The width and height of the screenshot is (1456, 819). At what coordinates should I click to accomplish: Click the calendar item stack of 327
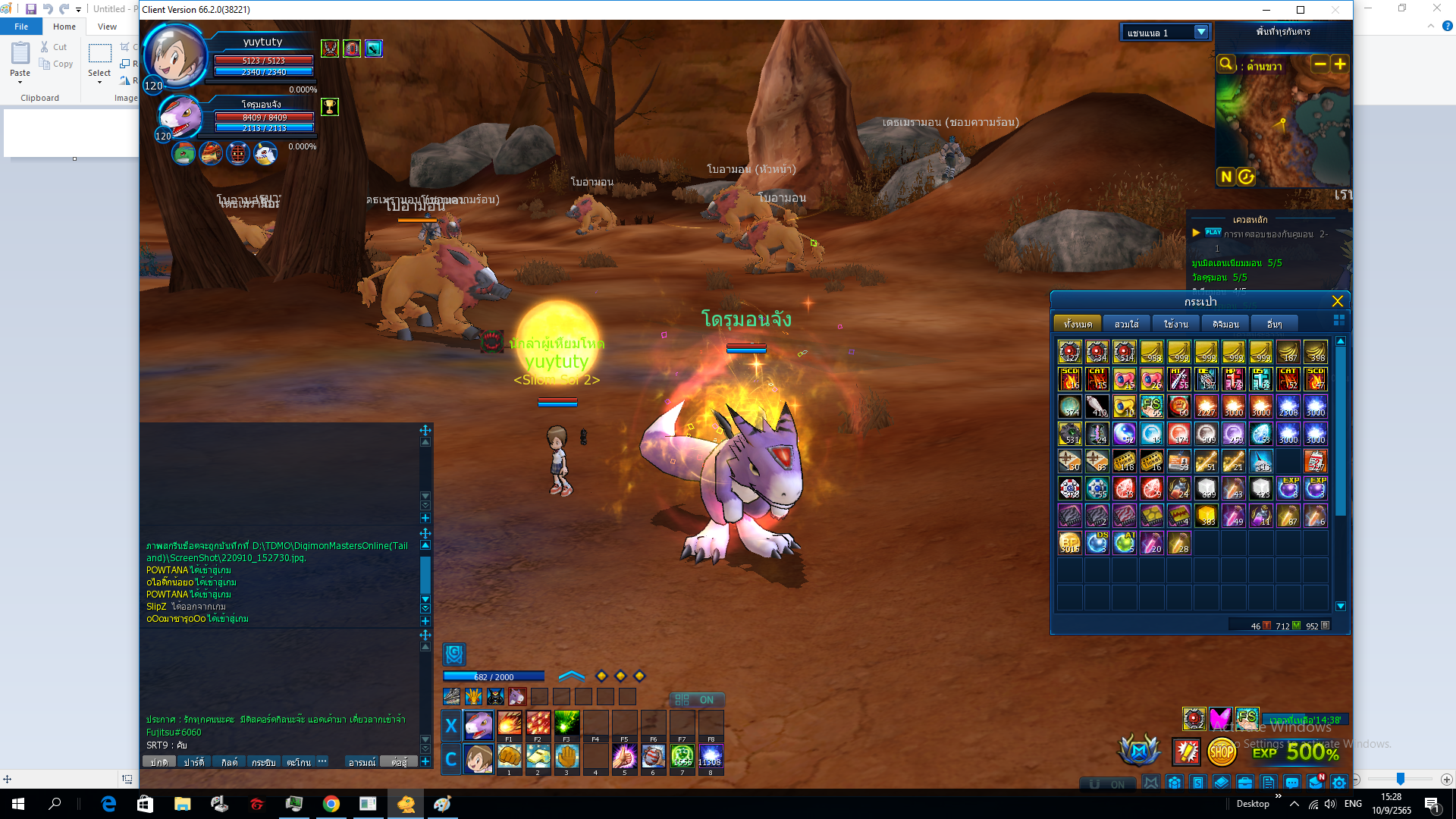tap(1316, 461)
